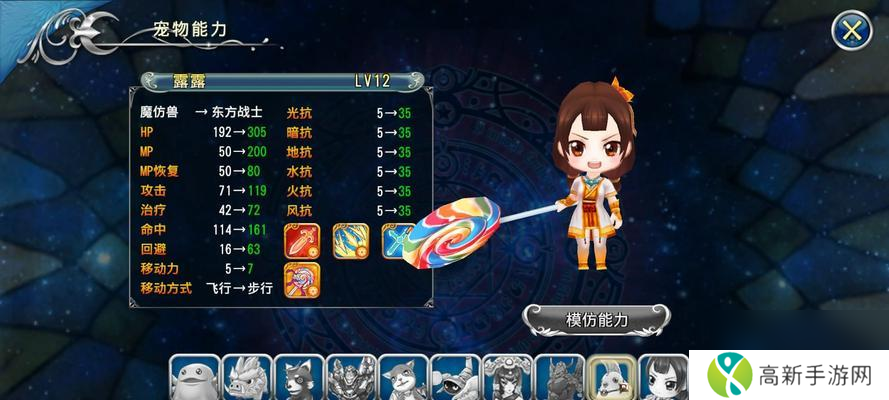Pick the horned dark knight portrait
889x400 pixels.
(559, 379)
